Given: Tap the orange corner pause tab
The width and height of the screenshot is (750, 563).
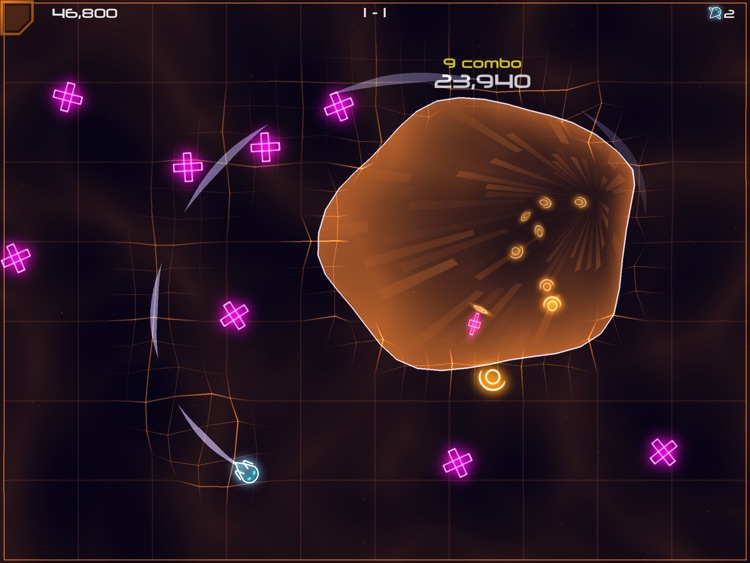Looking at the screenshot, I should 15,14.
